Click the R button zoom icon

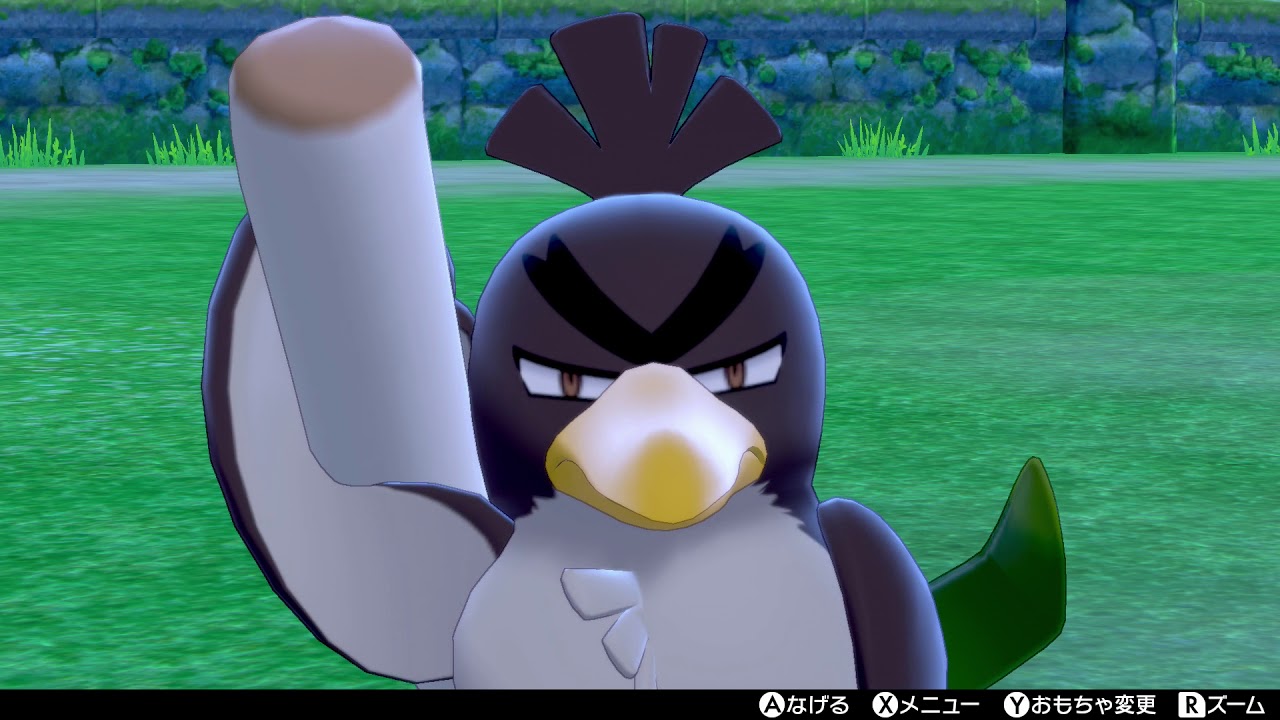(x=1190, y=705)
